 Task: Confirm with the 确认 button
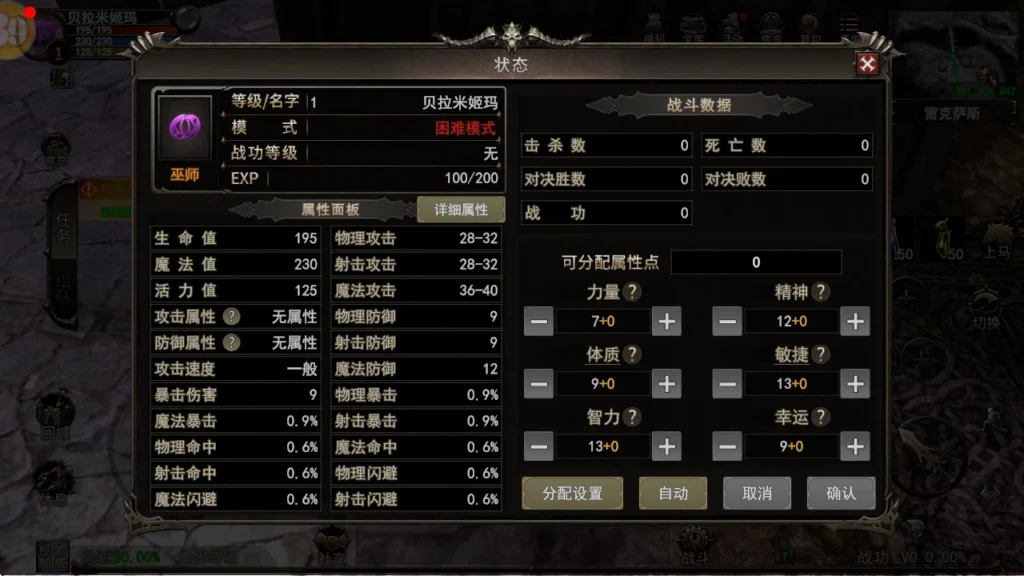point(841,493)
